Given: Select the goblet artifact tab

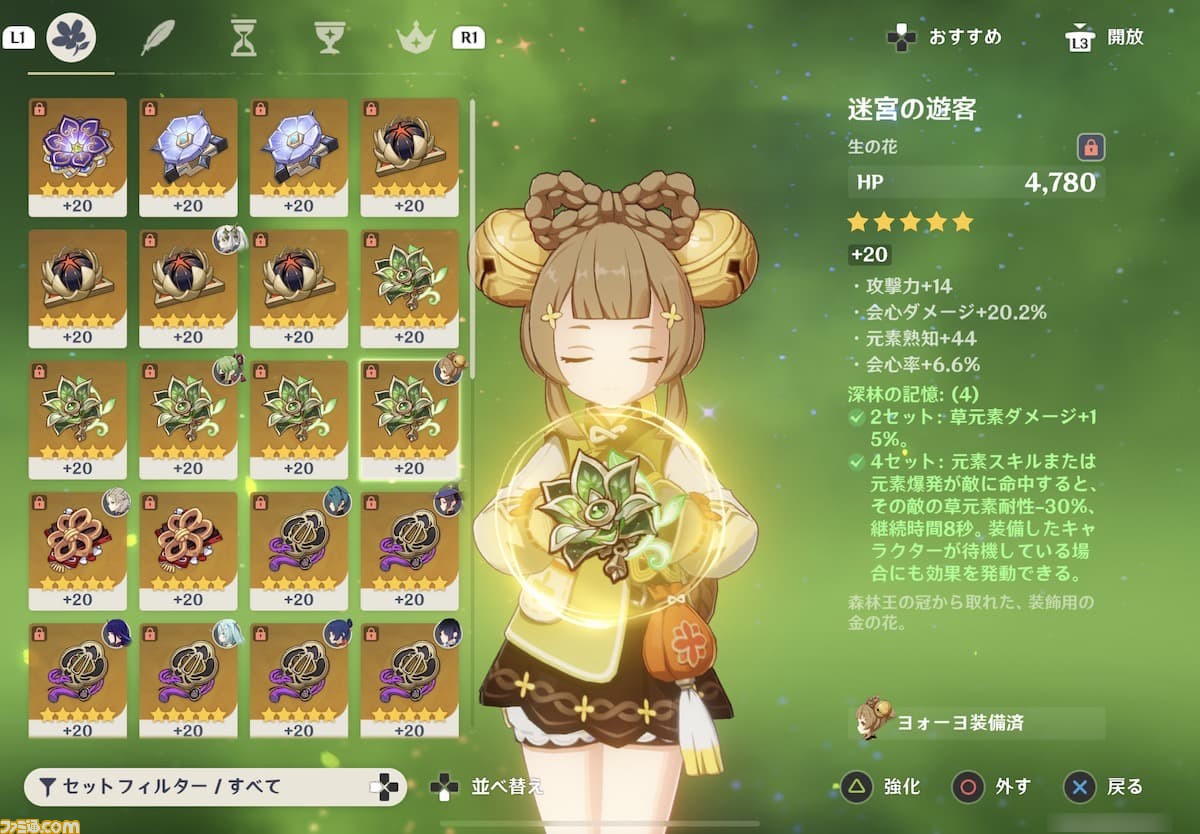Looking at the screenshot, I should [329, 38].
